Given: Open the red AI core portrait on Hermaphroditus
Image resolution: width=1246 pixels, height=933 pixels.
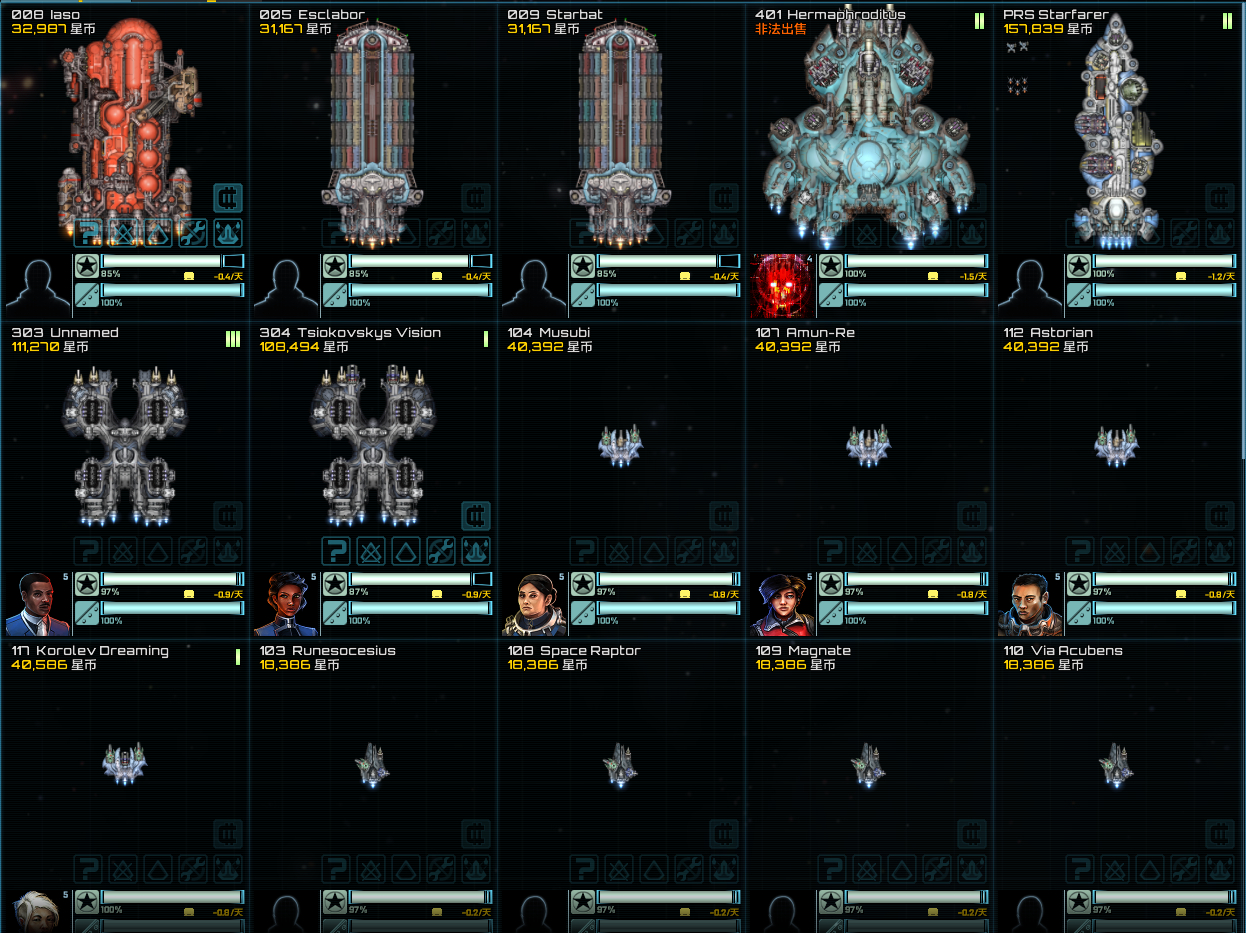Looking at the screenshot, I should click(782, 285).
